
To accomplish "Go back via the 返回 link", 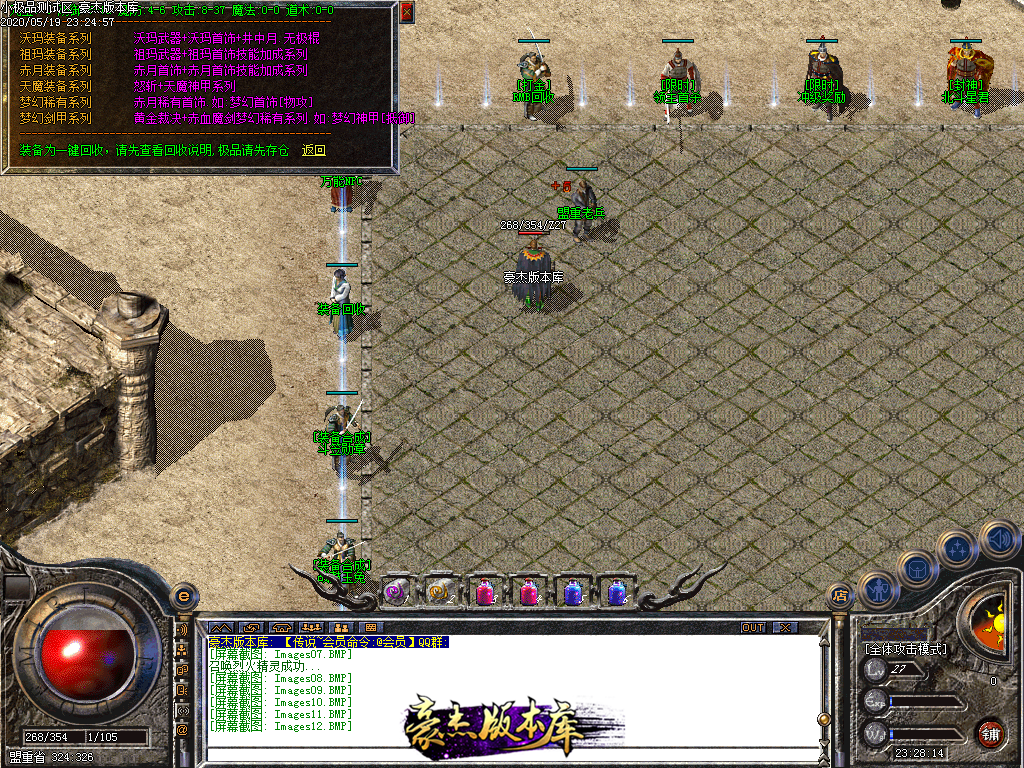I will tap(314, 150).
